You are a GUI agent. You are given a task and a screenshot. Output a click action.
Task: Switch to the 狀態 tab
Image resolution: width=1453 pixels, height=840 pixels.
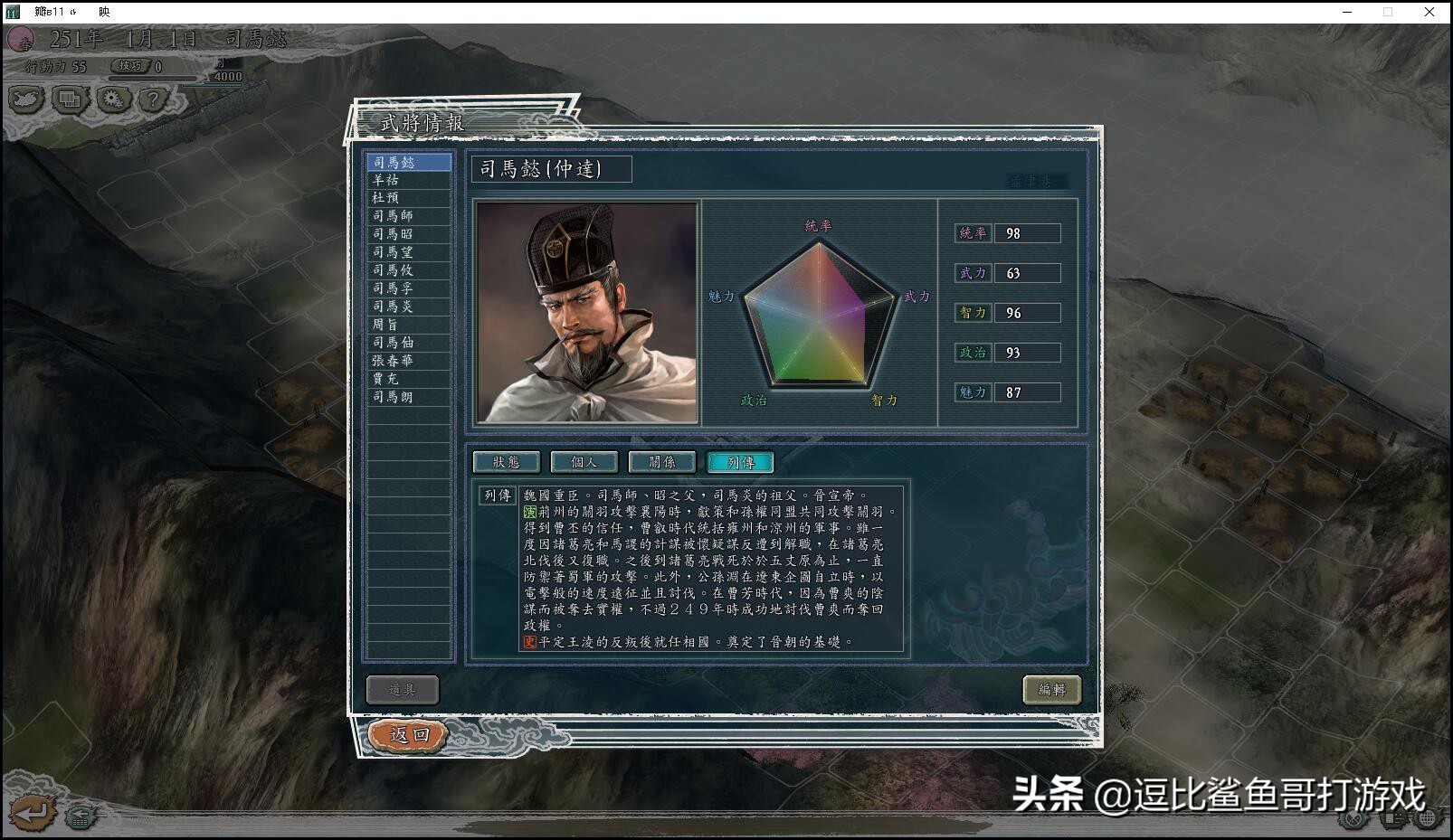coord(506,462)
